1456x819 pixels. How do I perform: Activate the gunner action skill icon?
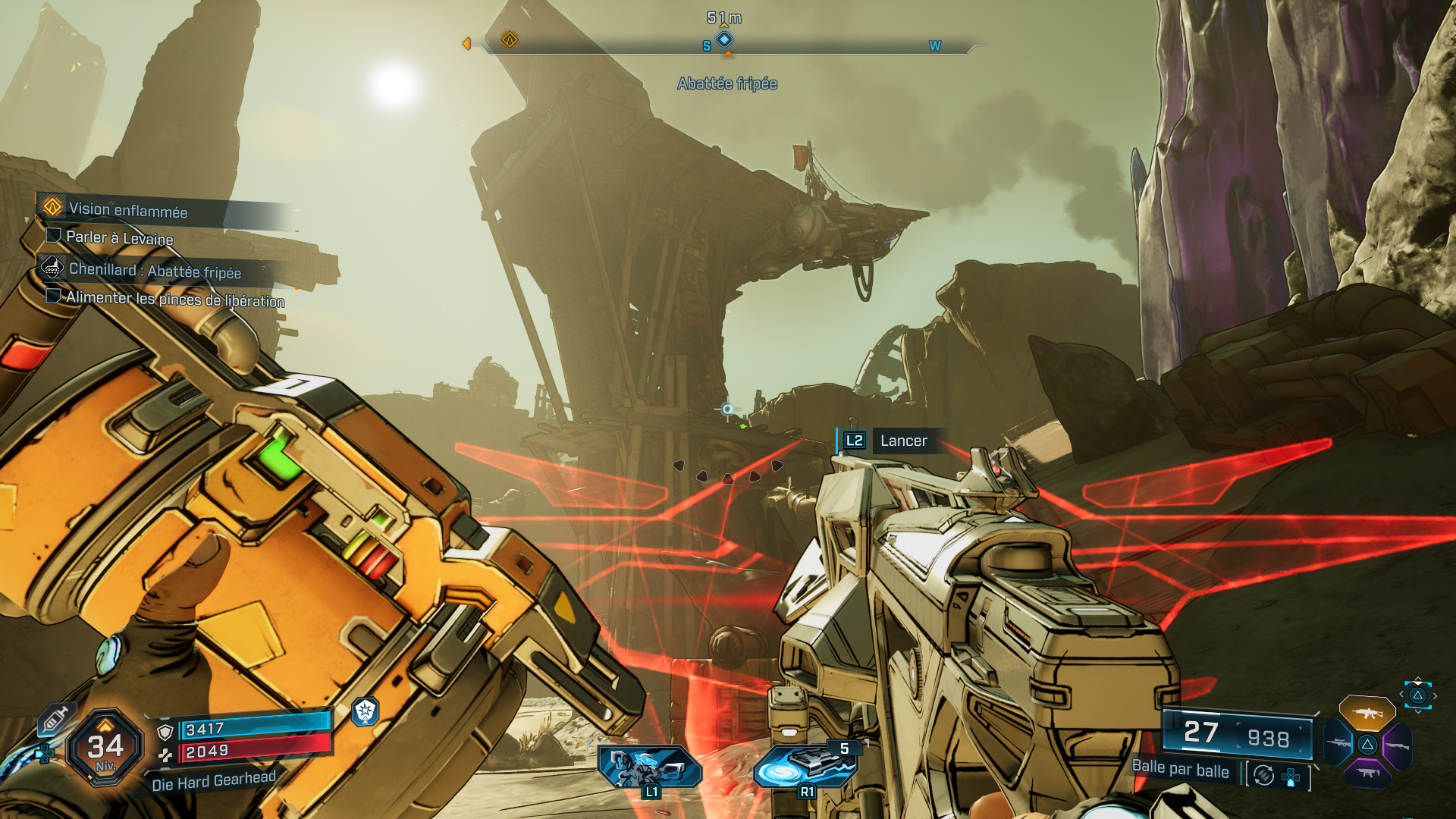pos(650,766)
